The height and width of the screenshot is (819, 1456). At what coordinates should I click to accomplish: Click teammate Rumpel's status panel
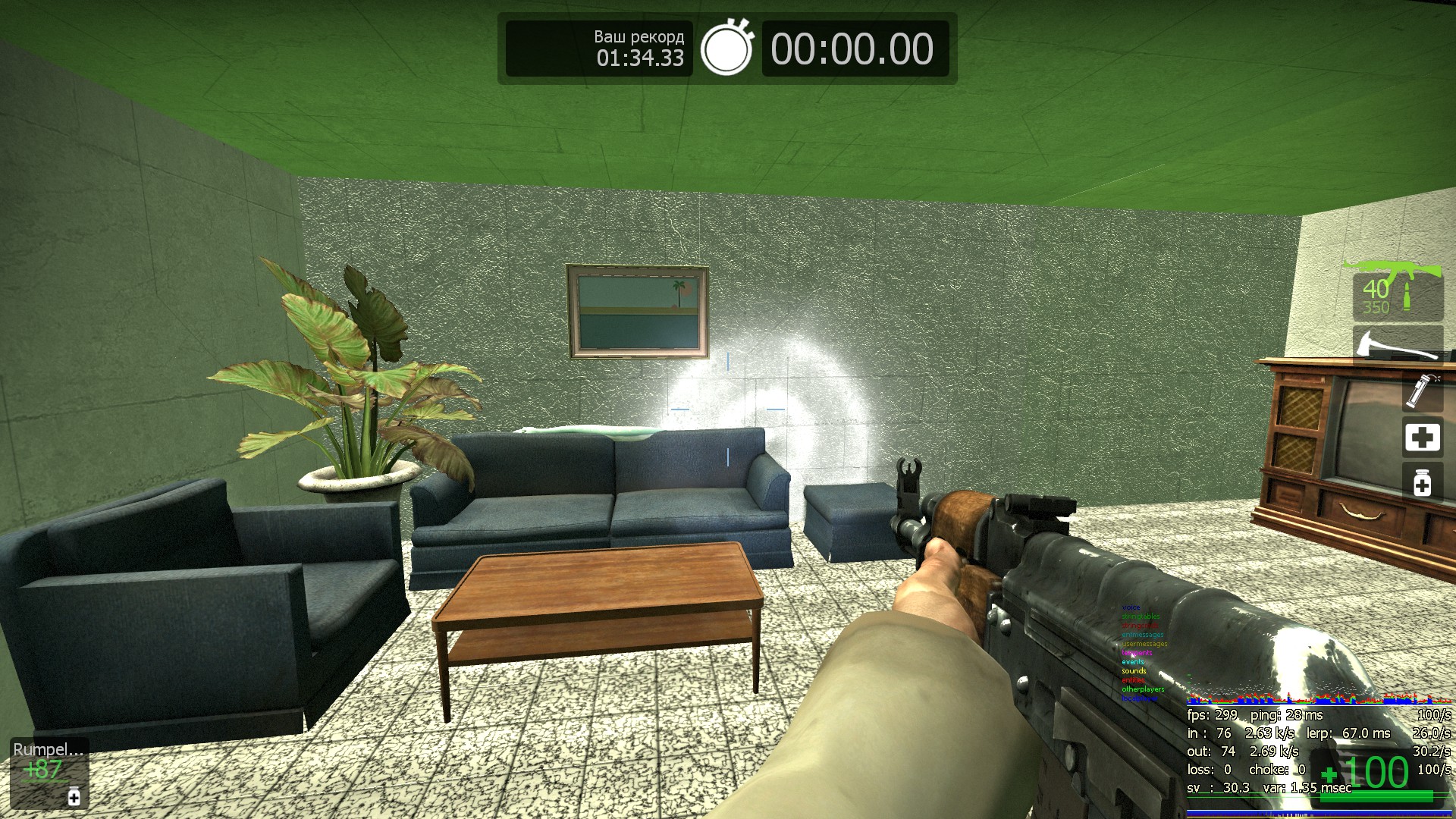point(49,772)
